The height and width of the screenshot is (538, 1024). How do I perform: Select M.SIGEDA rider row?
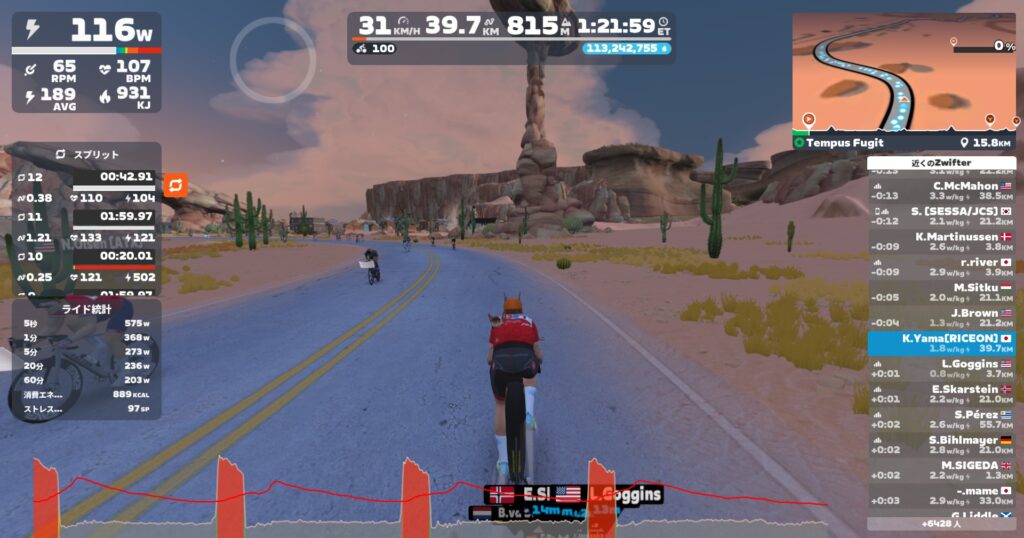[941, 470]
